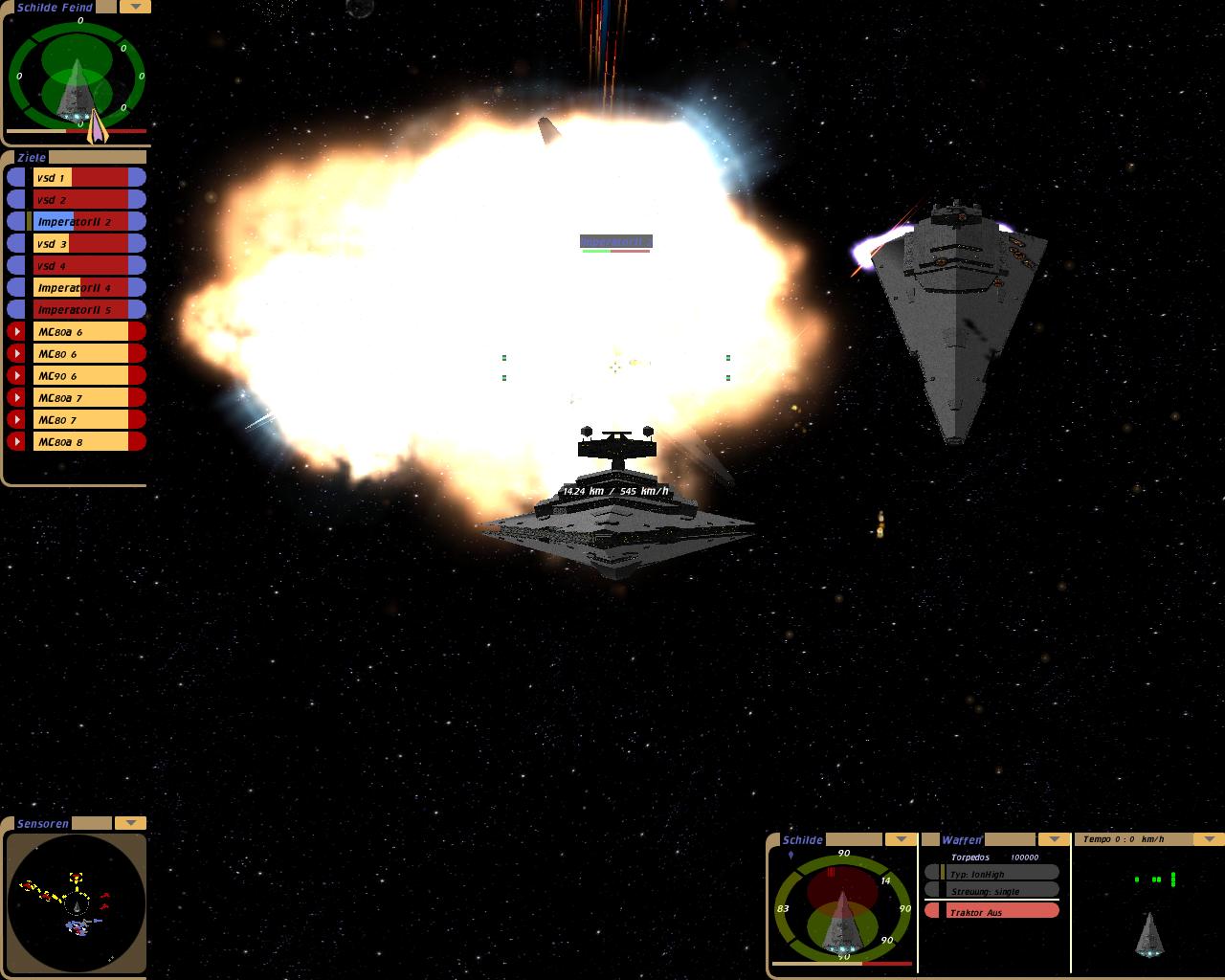
Task: Select target vsd 1 in Ziele list
Action: click(x=80, y=177)
